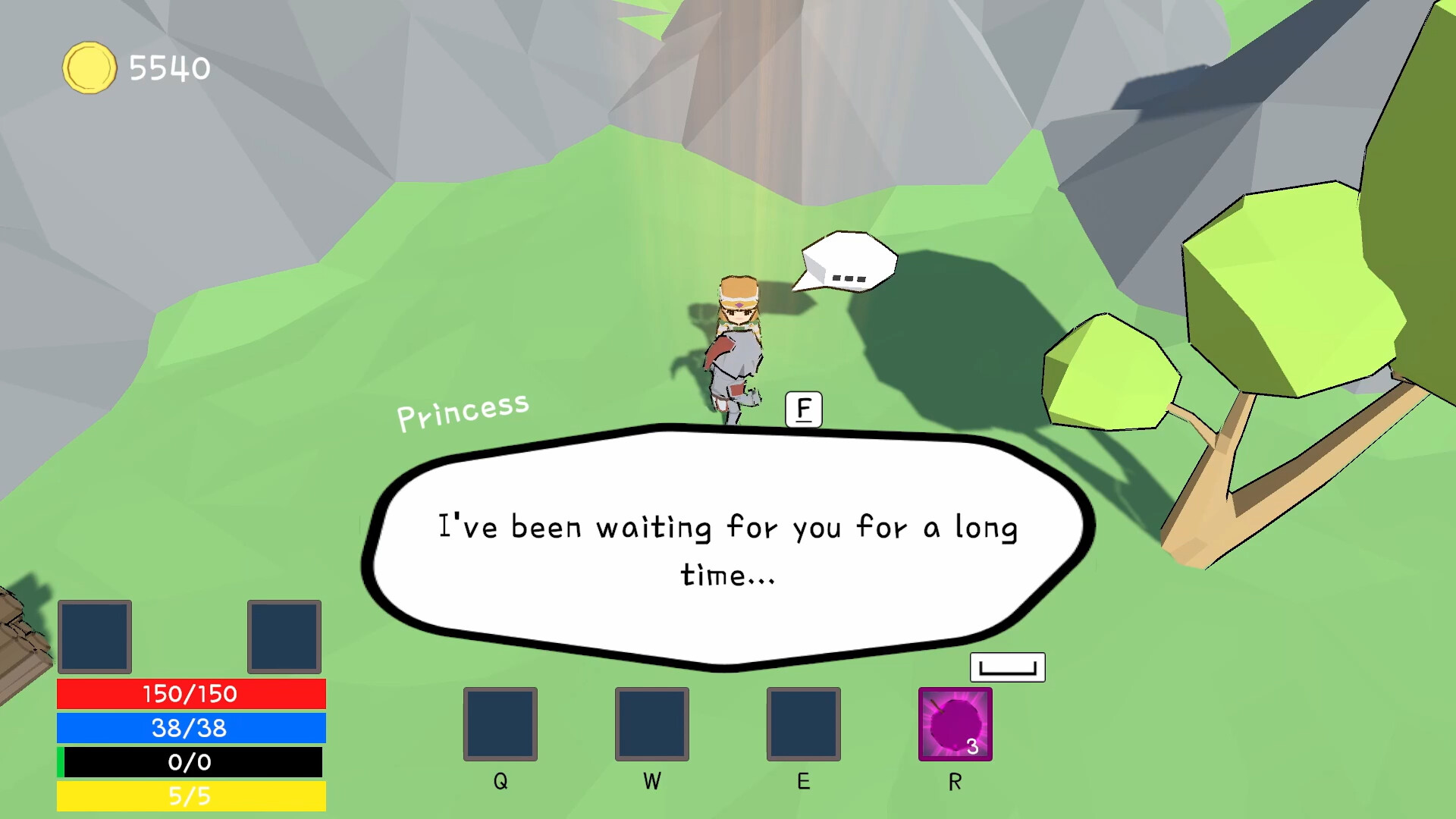Click the gold coin currency icon

pyautogui.click(x=89, y=68)
